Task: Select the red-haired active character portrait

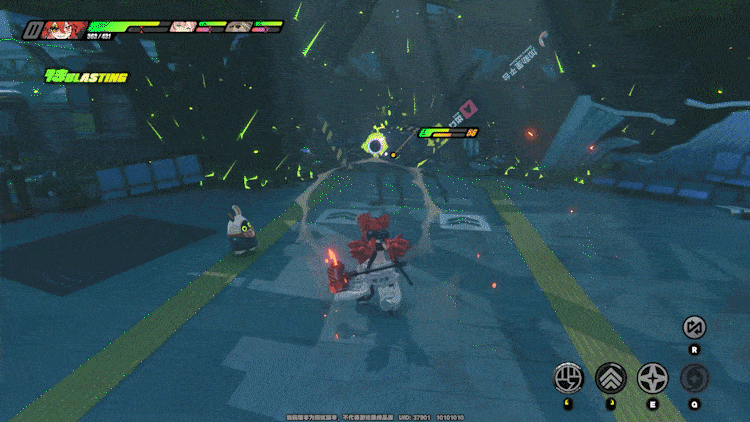Action: (x=63, y=30)
